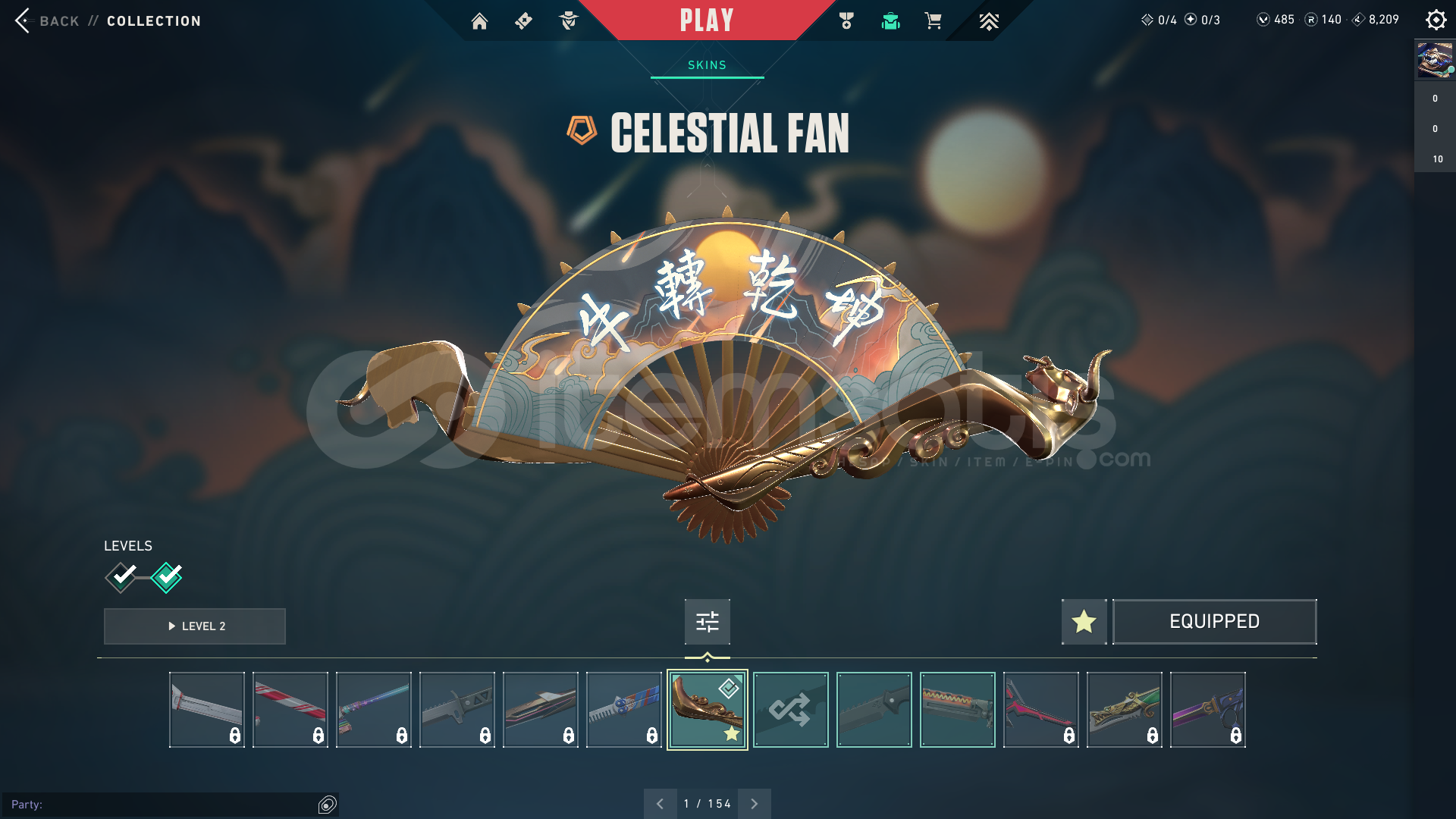Viewport: 1456px width, 819px height.
Task: Select the locked green-gold dragon blade skin
Action: pyautogui.click(x=1124, y=710)
